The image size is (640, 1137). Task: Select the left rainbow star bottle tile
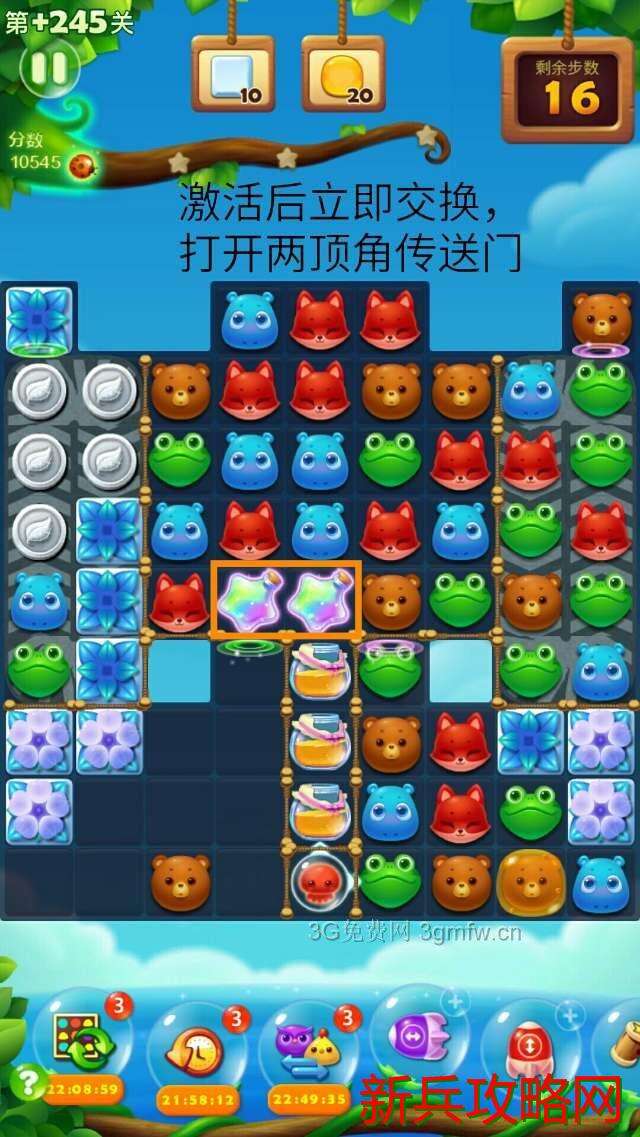(250, 599)
